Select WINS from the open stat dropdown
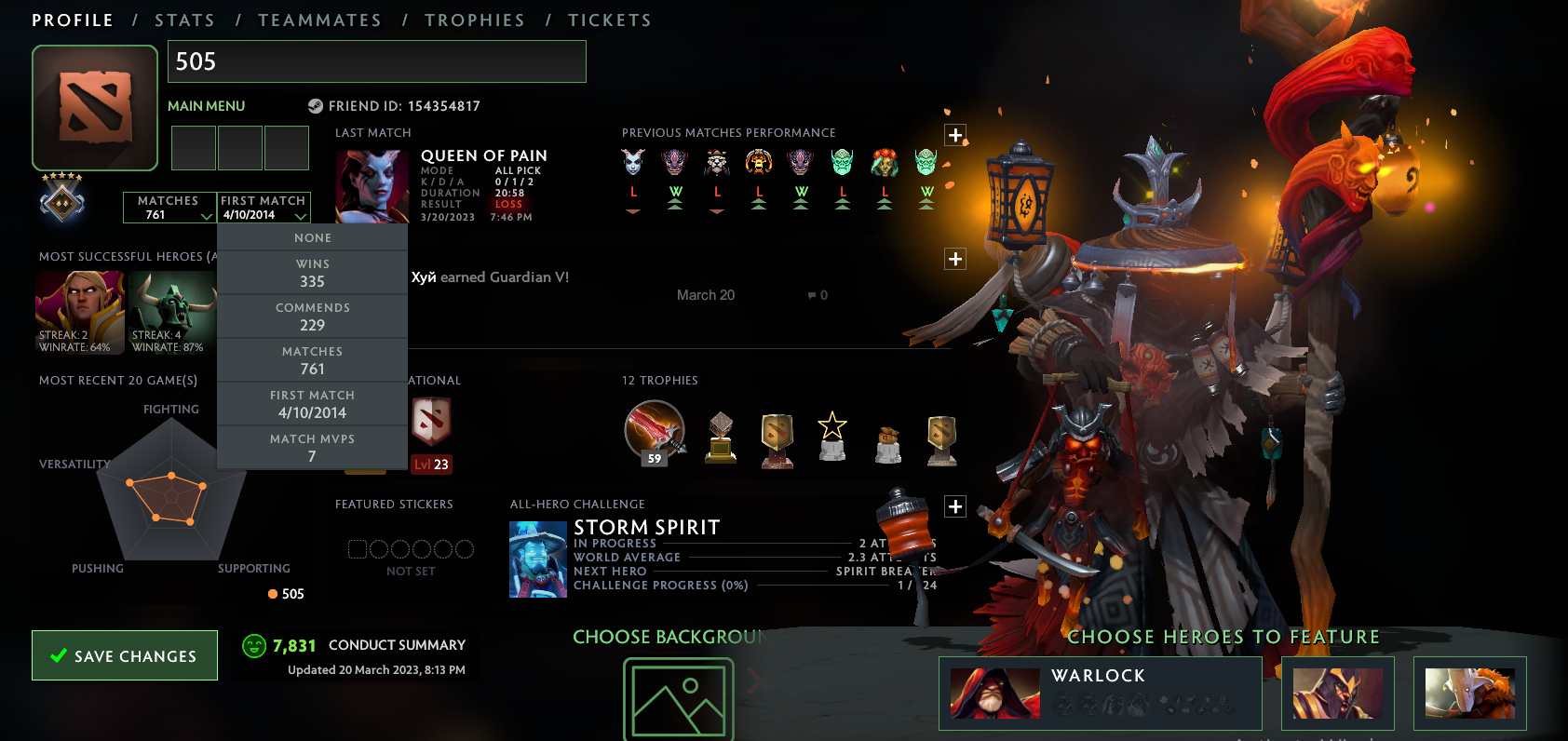The height and width of the screenshot is (741, 1568). (313, 272)
